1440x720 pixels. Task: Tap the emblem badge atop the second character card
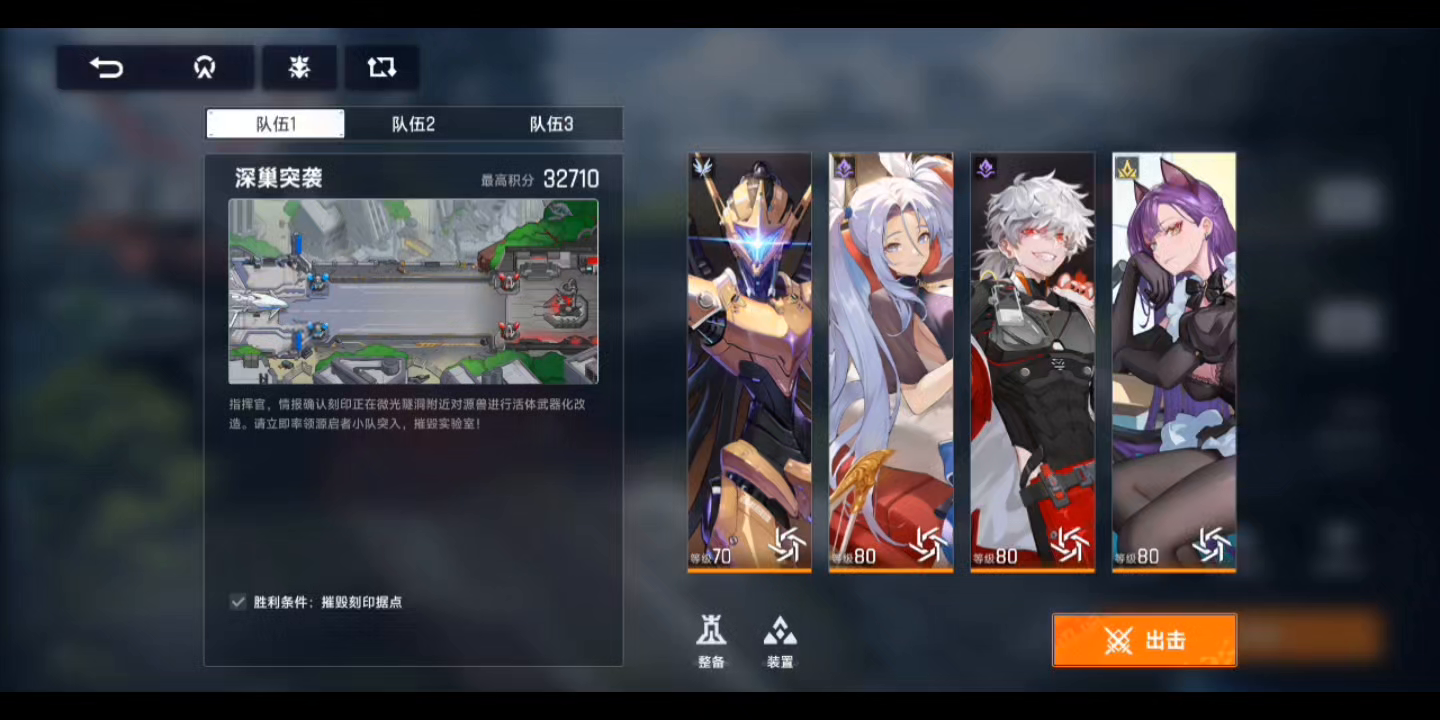click(x=846, y=168)
